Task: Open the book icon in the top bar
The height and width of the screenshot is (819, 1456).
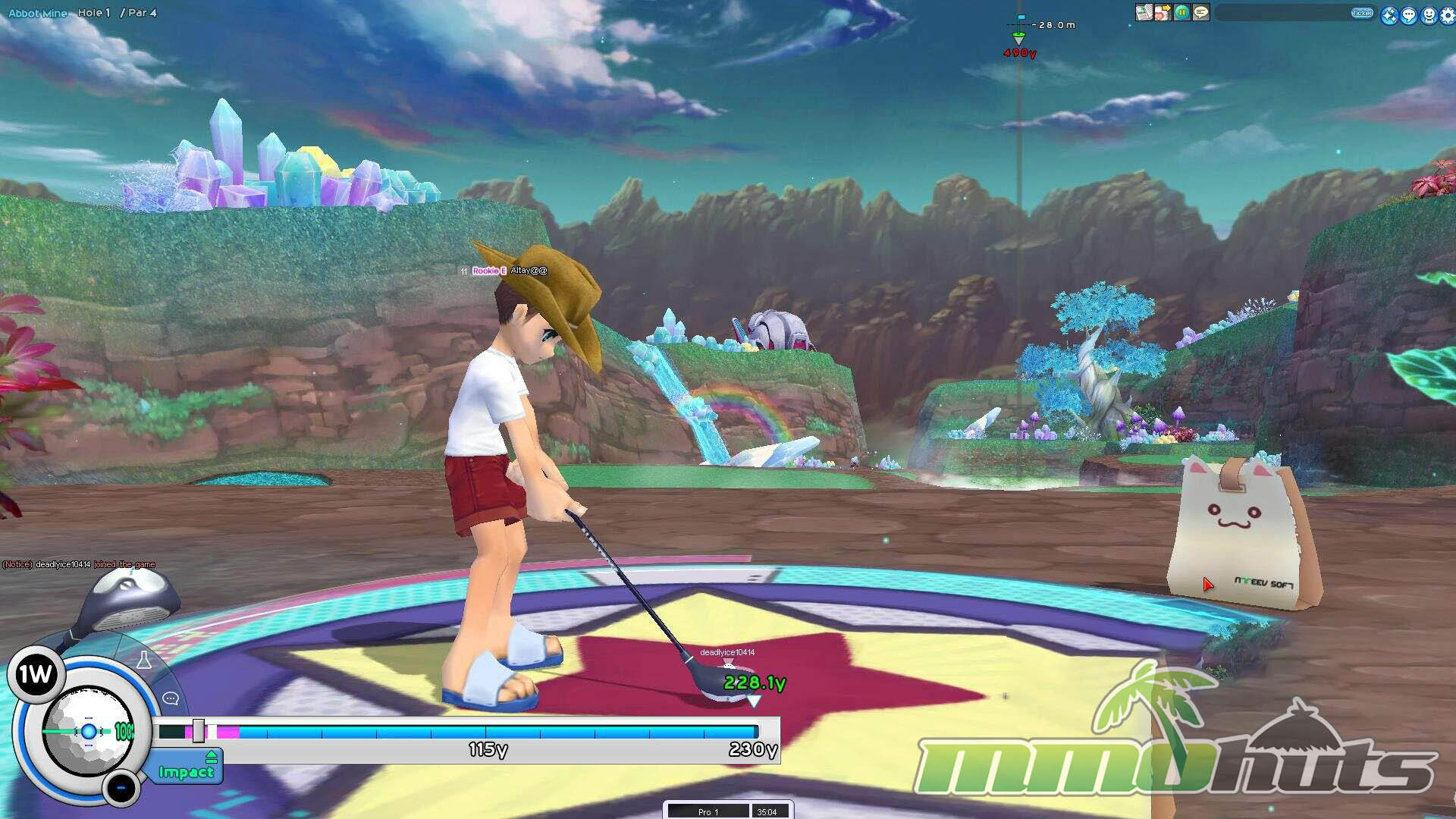Action: [x=1144, y=13]
